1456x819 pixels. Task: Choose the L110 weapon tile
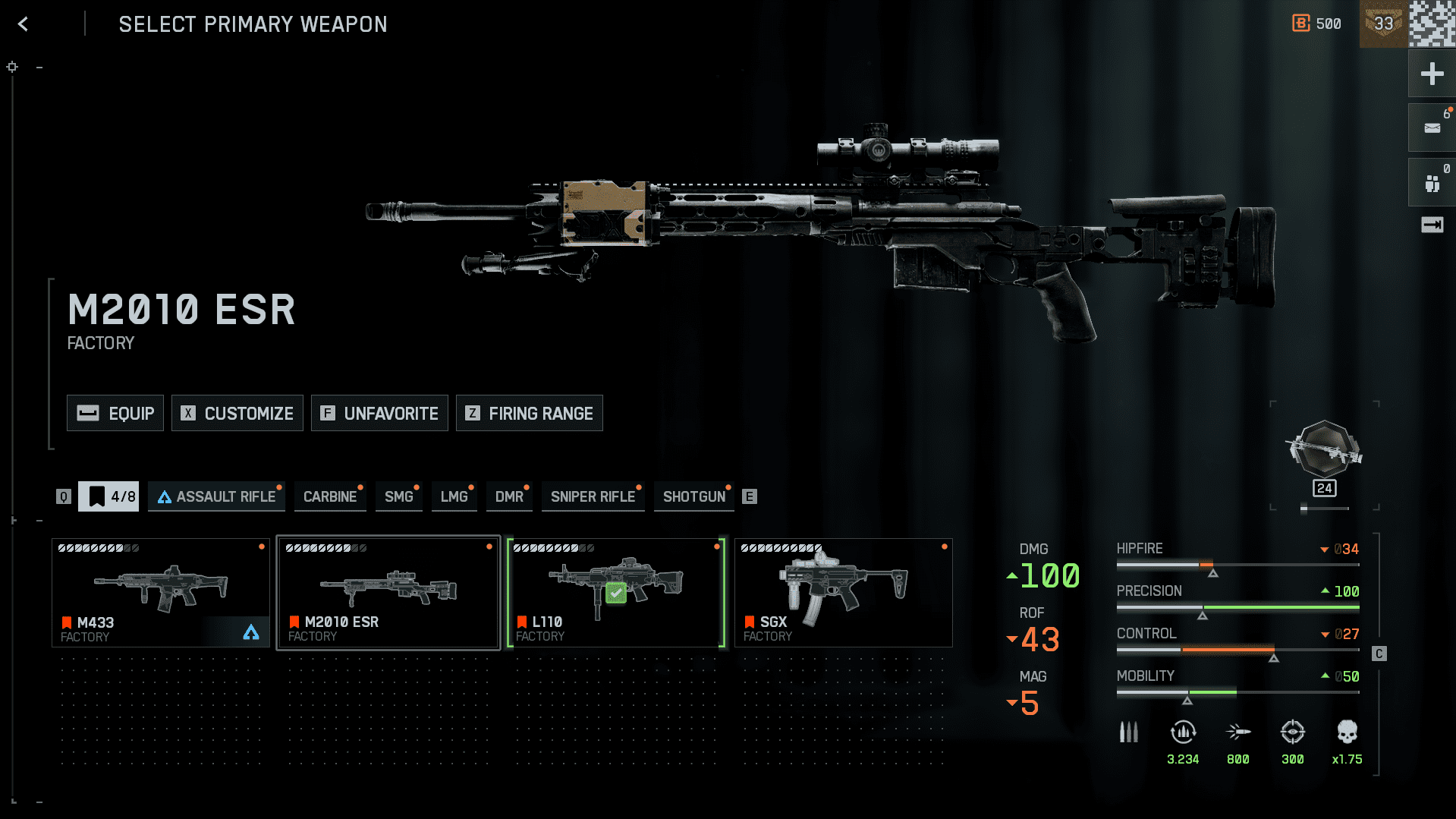click(x=616, y=593)
